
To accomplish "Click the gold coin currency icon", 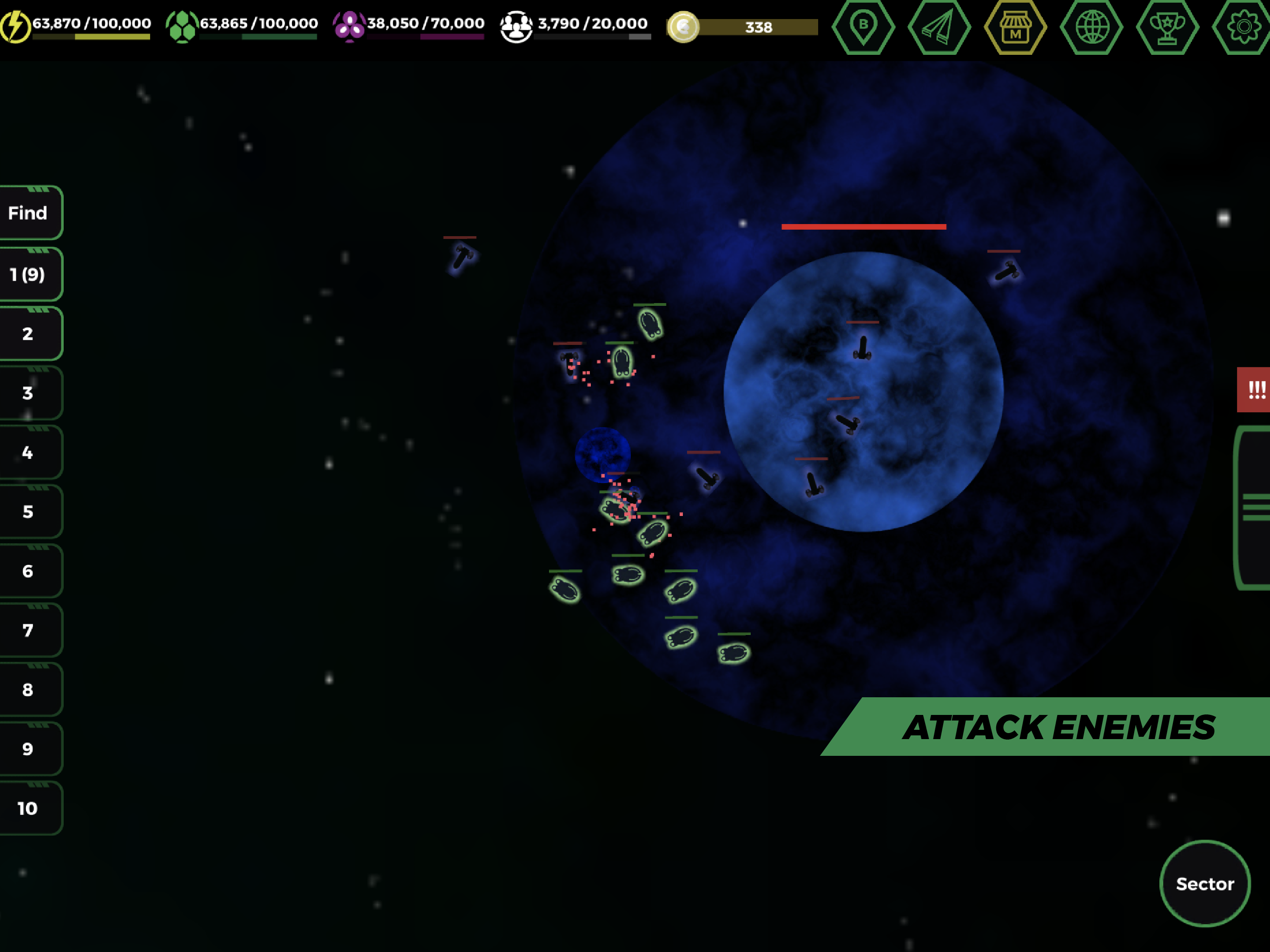I will click(683, 26).
